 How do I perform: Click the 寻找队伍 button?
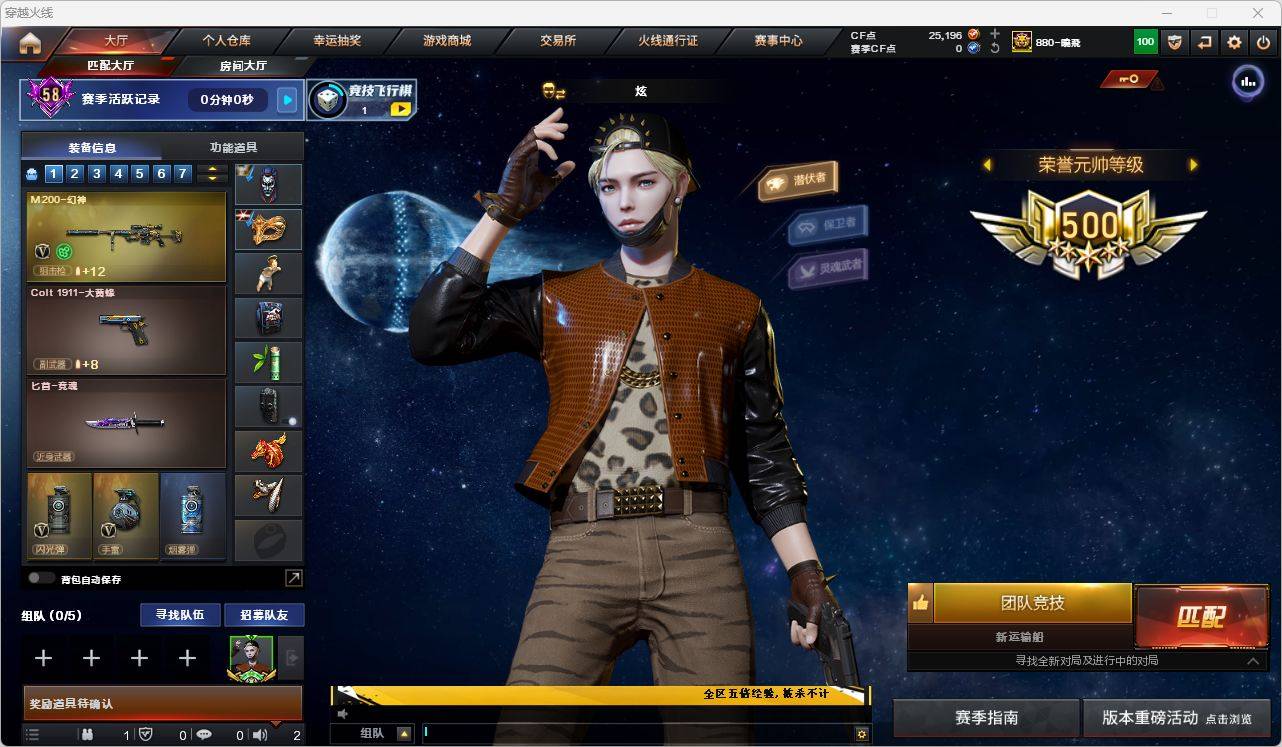pyautogui.click(x=180, y=615)
